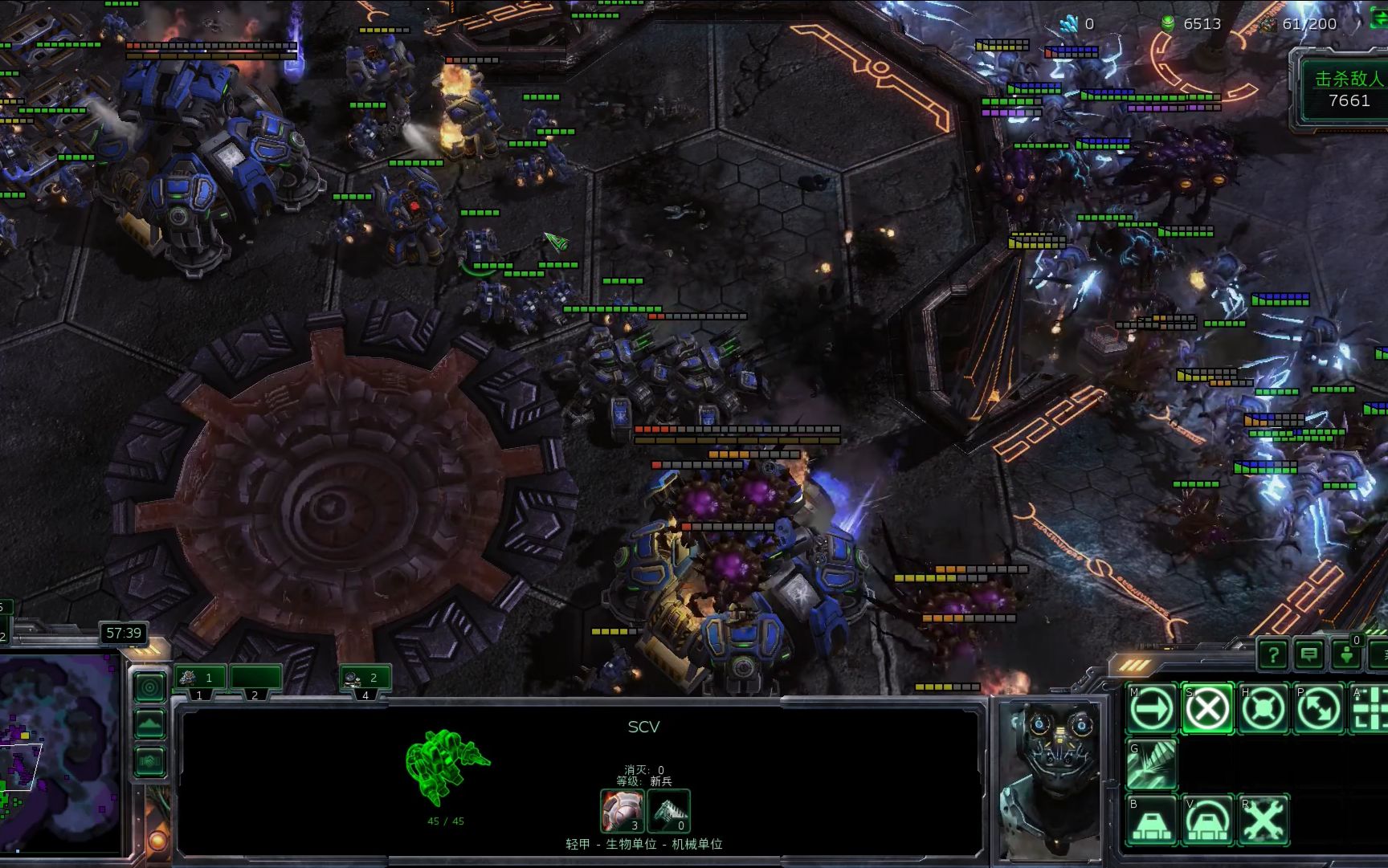
Task: Select control group 1
Action: click(199, 678)
